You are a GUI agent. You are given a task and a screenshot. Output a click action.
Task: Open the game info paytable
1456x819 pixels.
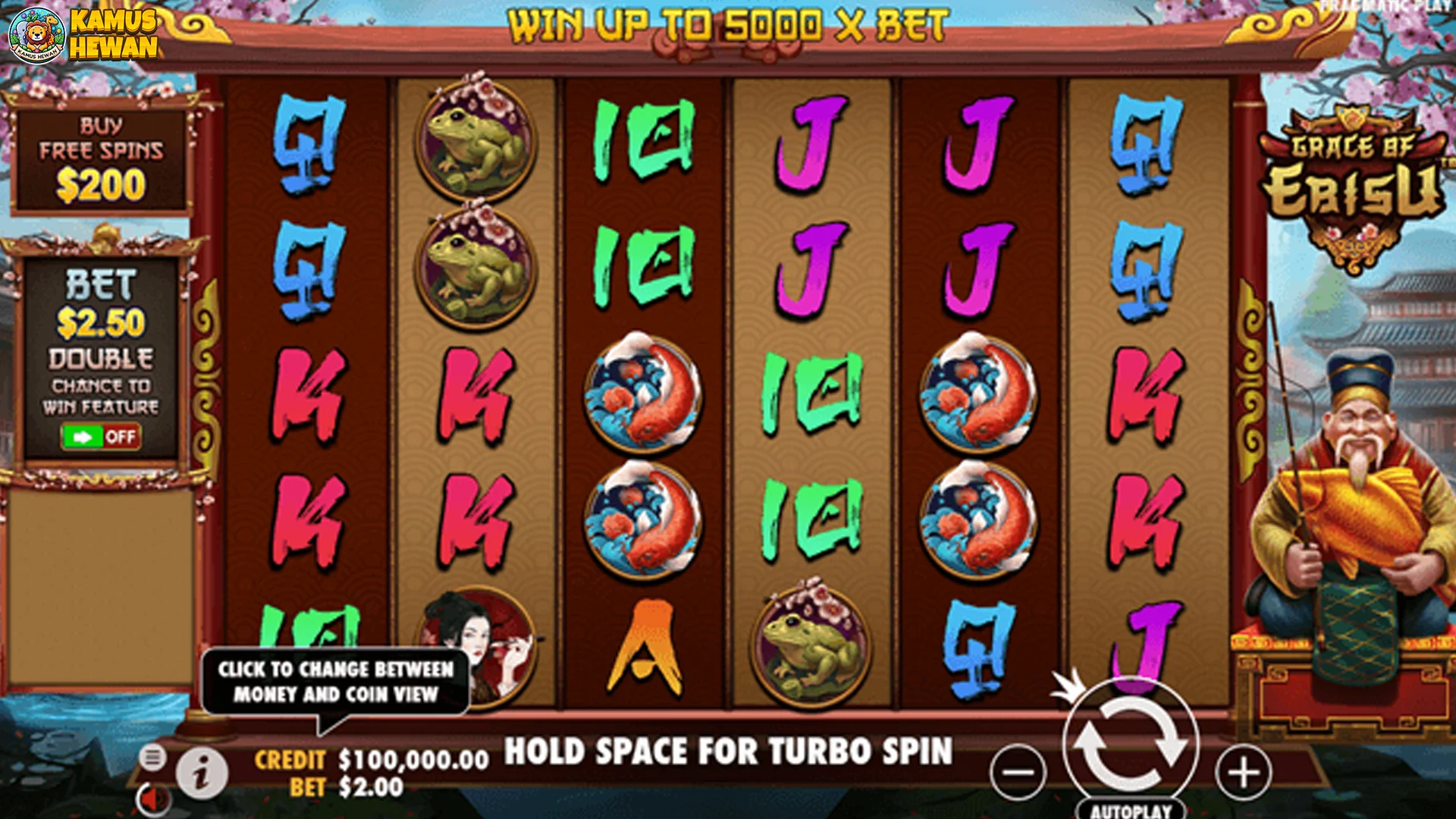(201, 773)
